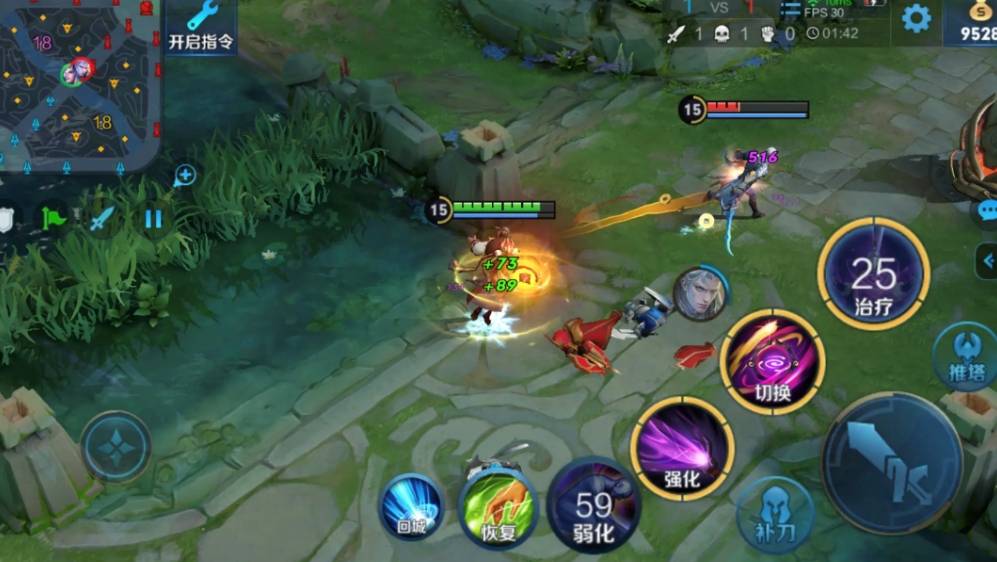Send the green flag signal
The width and height of the screenshot is (997, 562).
point(52,217)
